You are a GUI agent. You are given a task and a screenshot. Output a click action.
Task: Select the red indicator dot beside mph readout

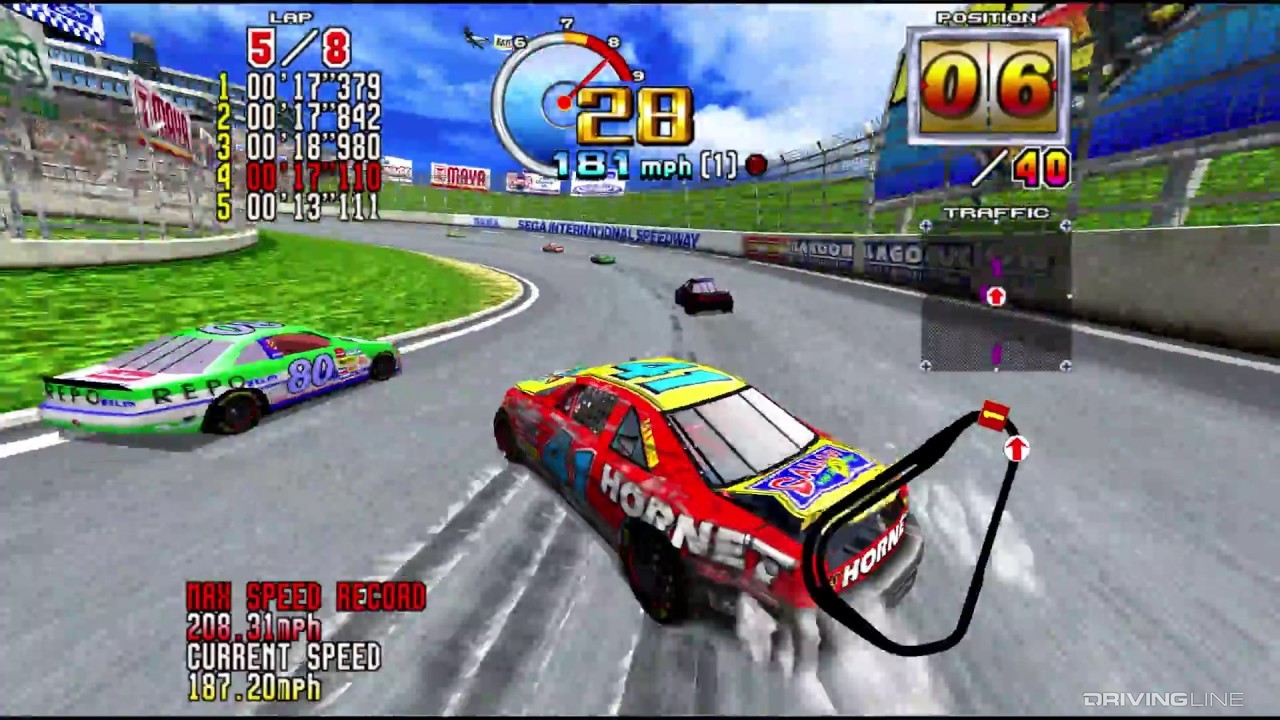click(755, 163)
